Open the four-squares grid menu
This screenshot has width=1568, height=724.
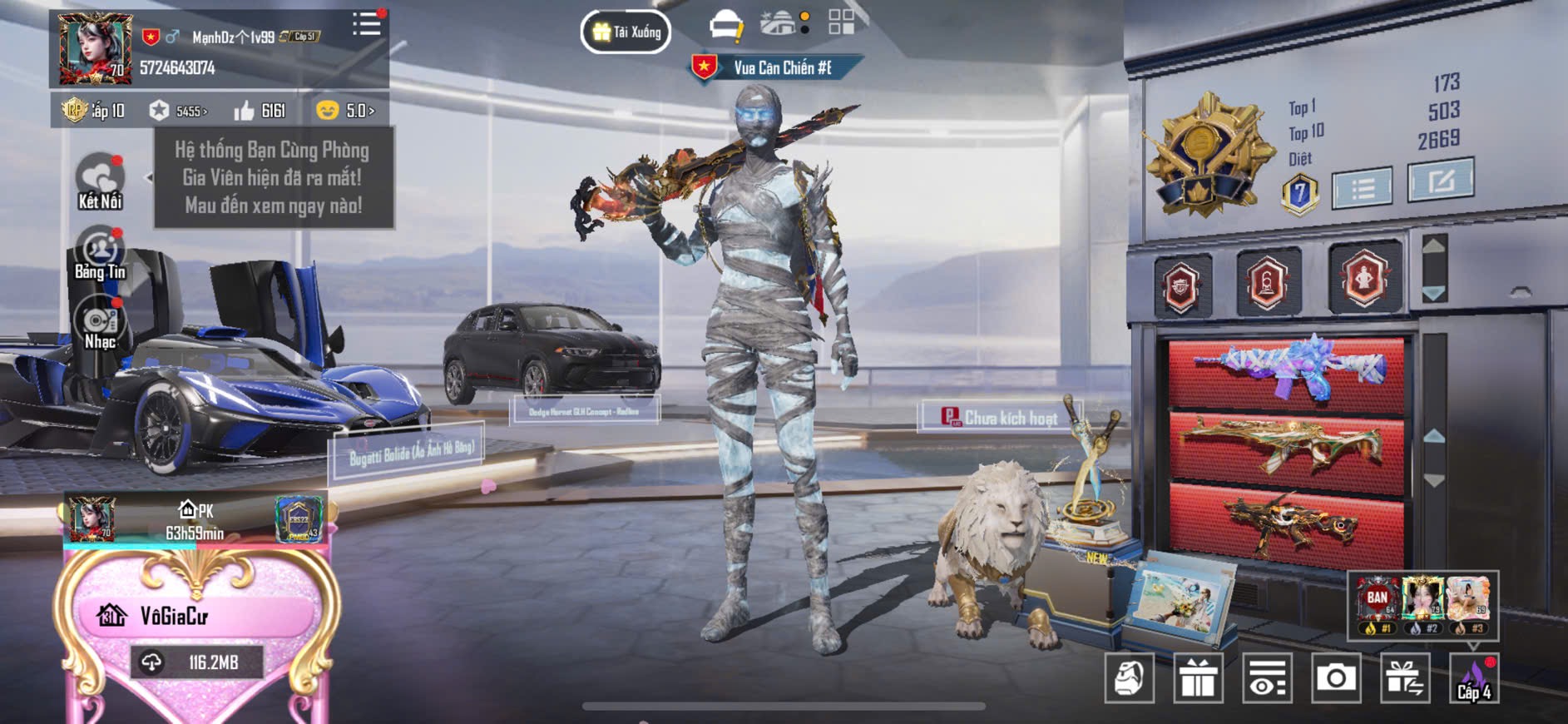coord(841,22)
